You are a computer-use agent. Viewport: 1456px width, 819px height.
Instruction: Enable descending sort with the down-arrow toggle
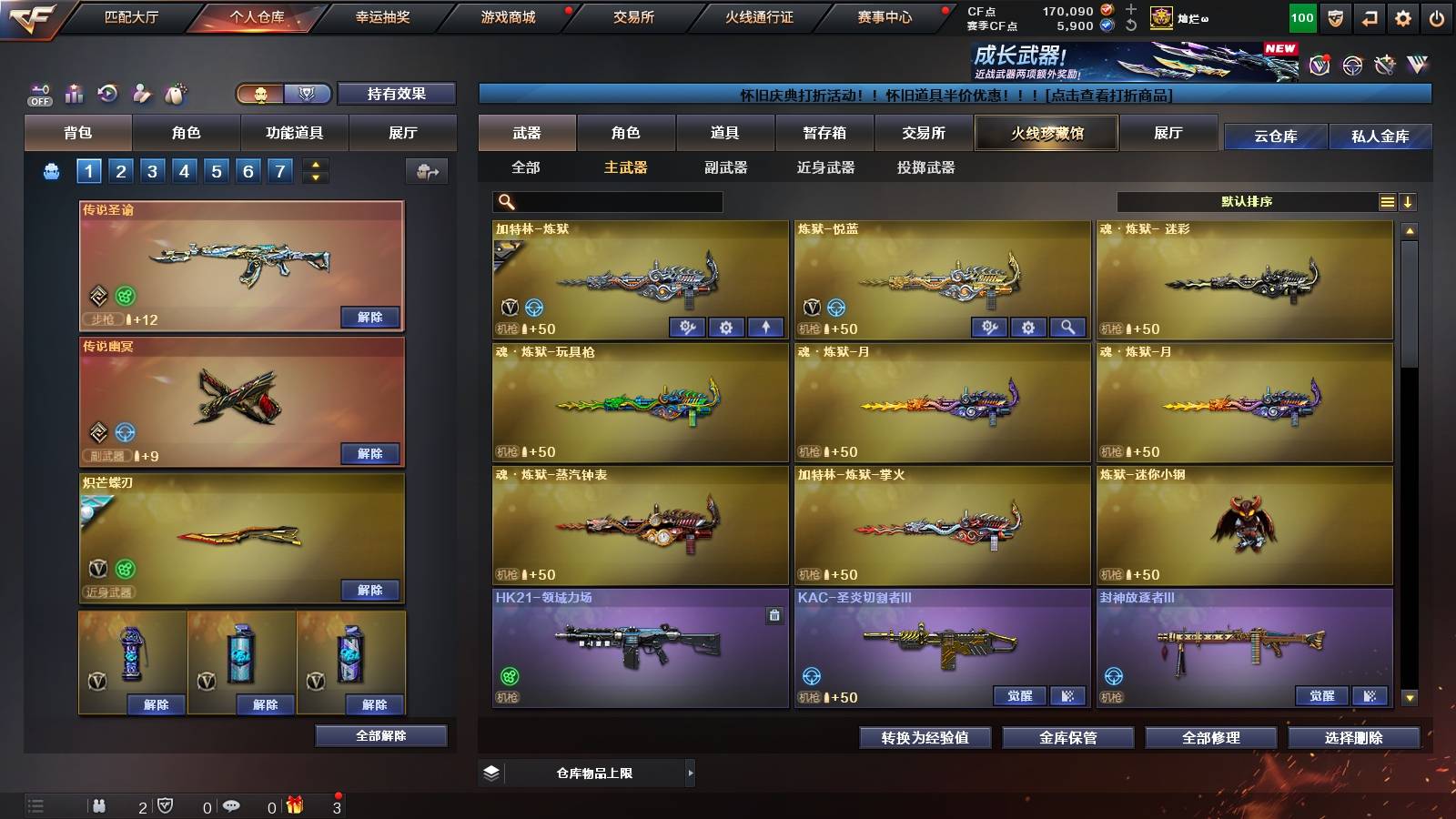point(1409,201)
